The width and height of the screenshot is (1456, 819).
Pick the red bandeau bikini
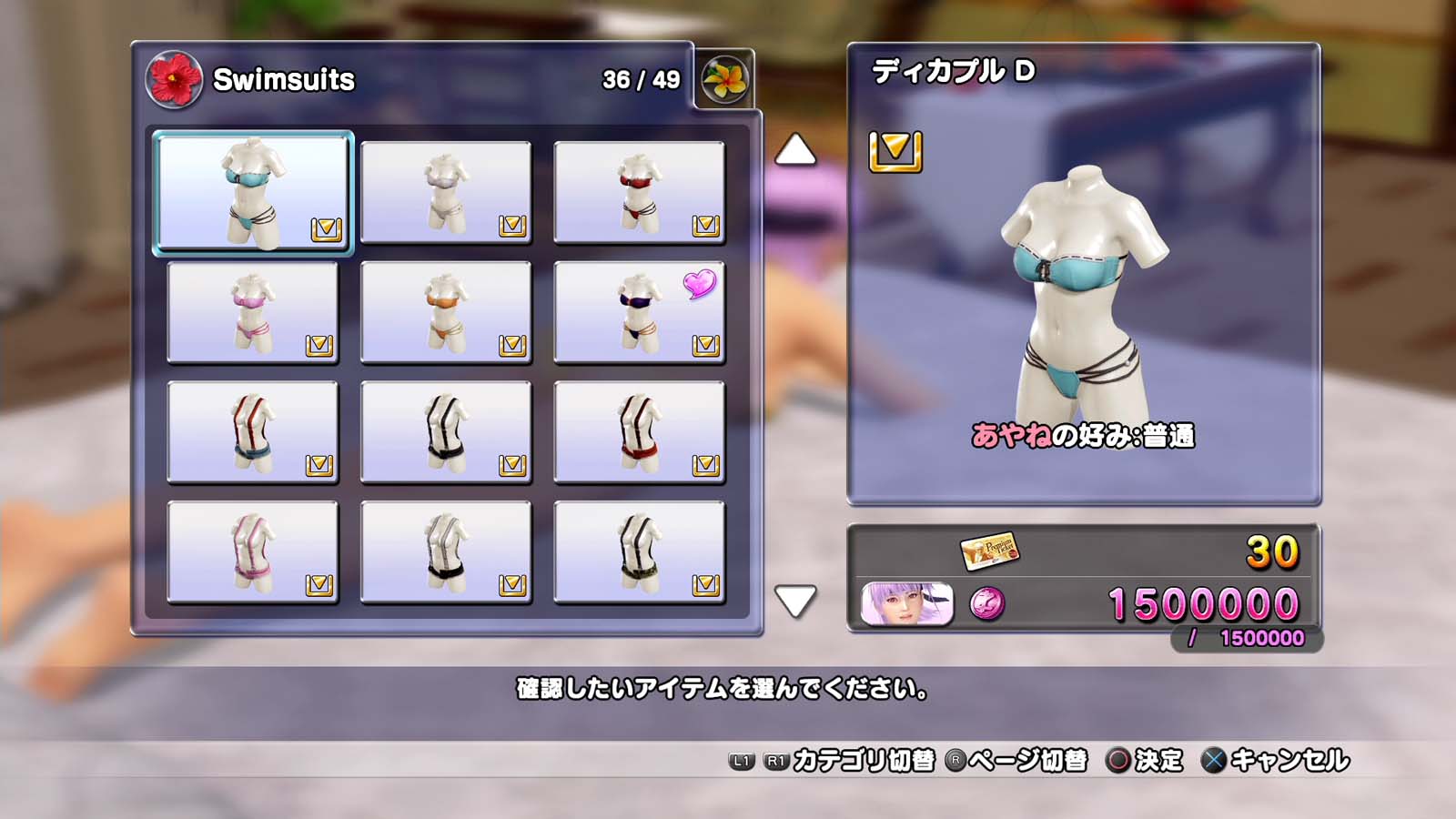pos(639,192)
